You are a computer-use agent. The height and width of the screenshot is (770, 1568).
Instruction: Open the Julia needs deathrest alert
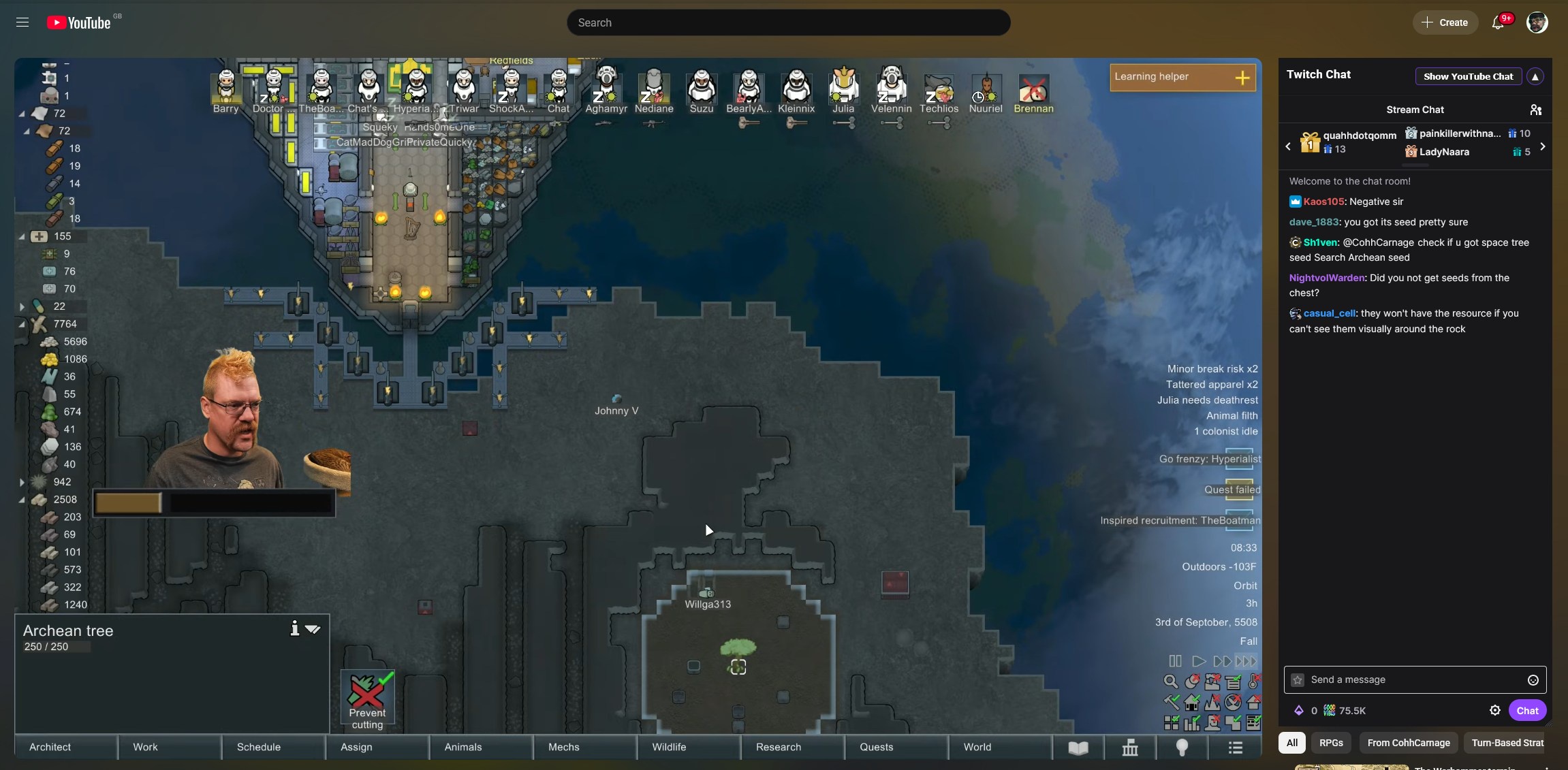point(1207,400)
